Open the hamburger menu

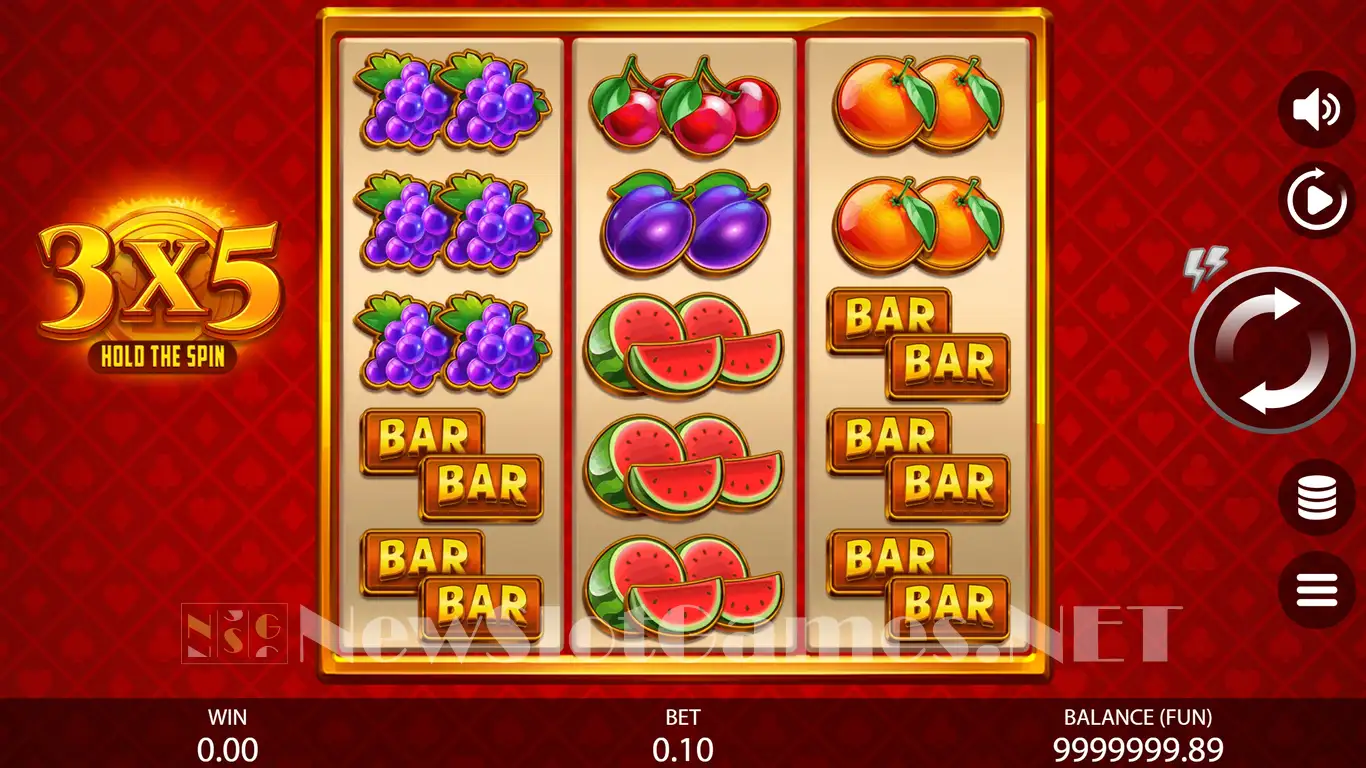(1316, 590)
